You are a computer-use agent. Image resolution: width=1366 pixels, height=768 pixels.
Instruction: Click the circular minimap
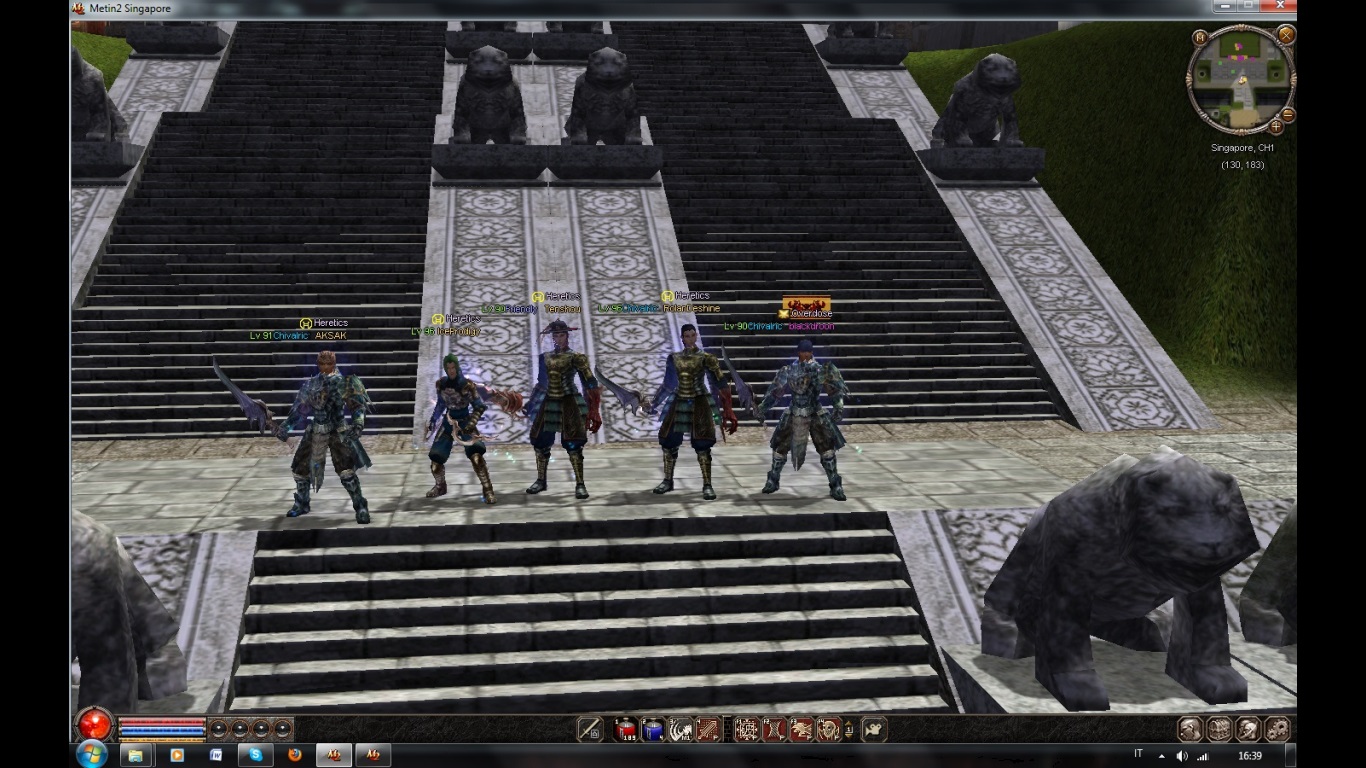click(x=1241, y=78)
